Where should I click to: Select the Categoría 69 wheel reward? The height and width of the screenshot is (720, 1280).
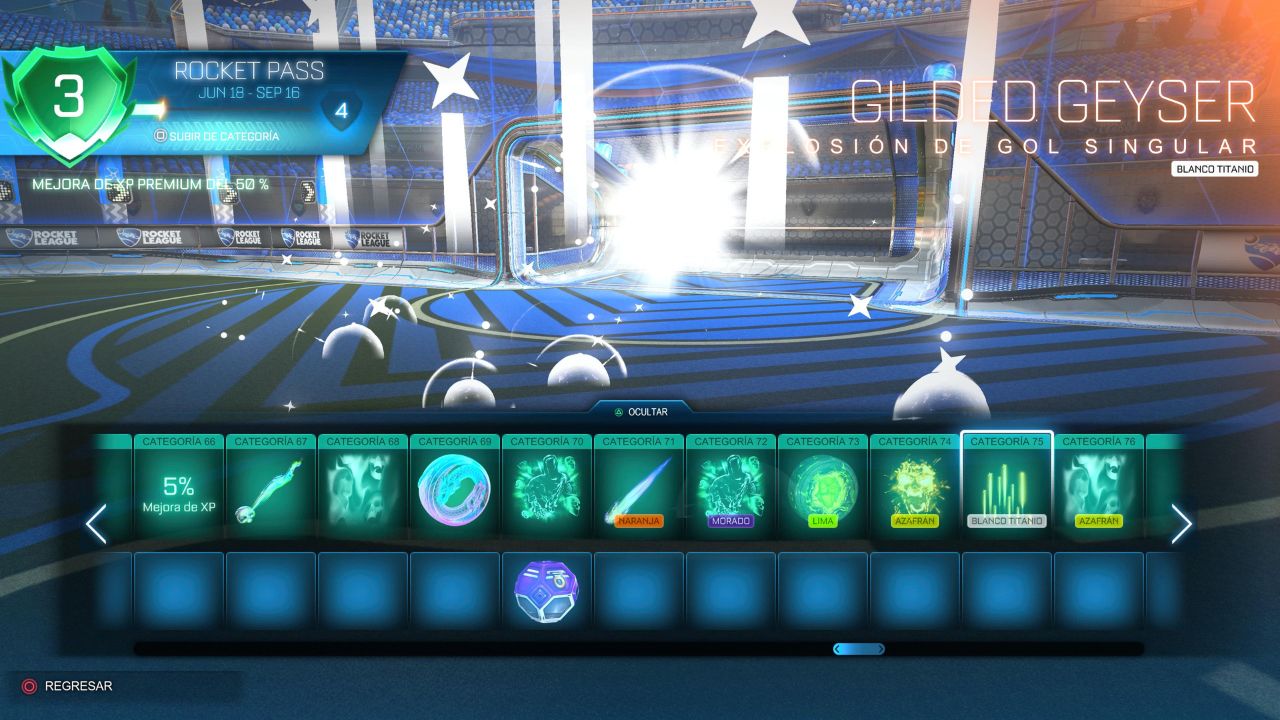[454, 487]
